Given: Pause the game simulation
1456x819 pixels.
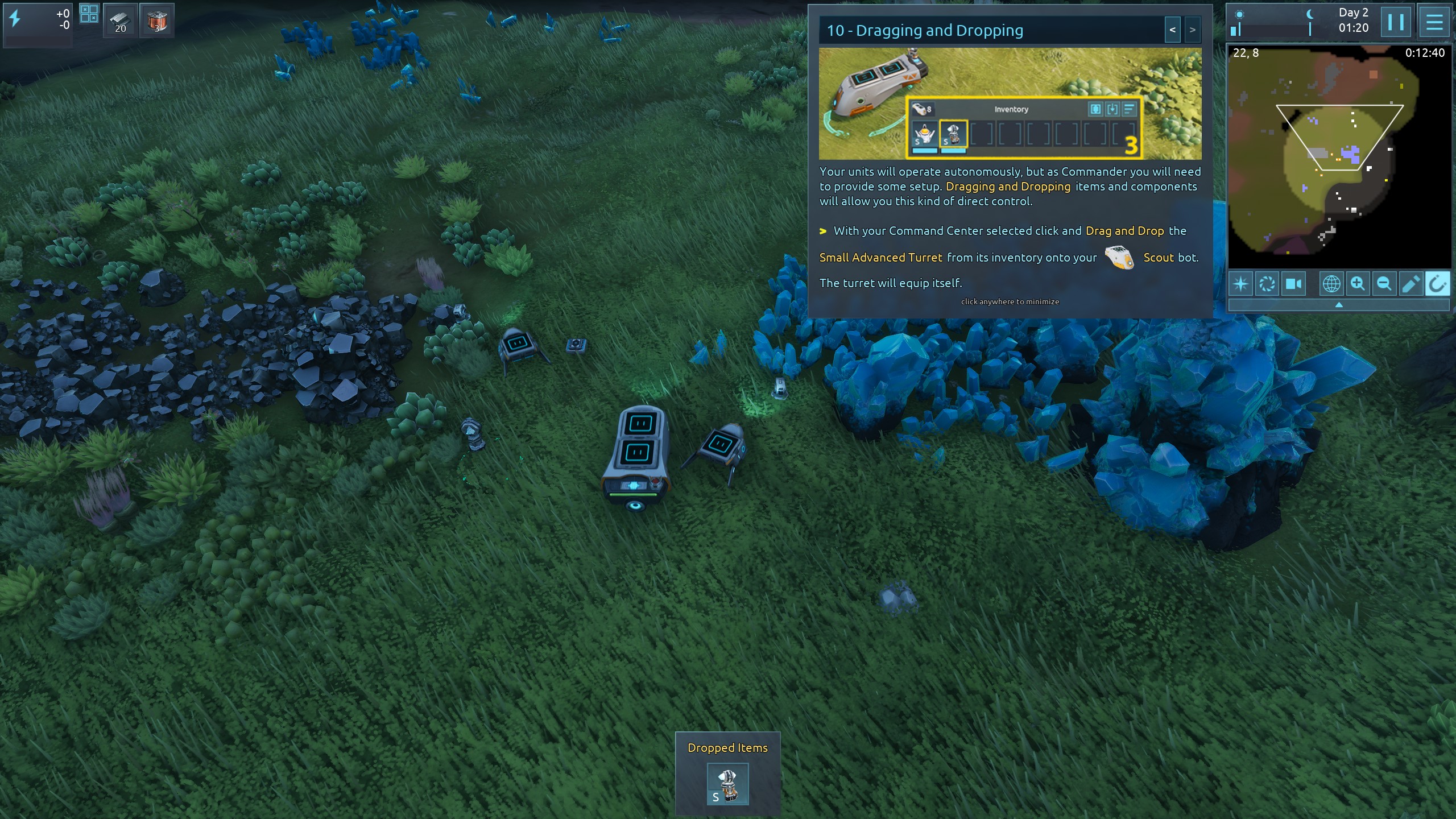Looking at the screenshot, I should pos(1395,22).
